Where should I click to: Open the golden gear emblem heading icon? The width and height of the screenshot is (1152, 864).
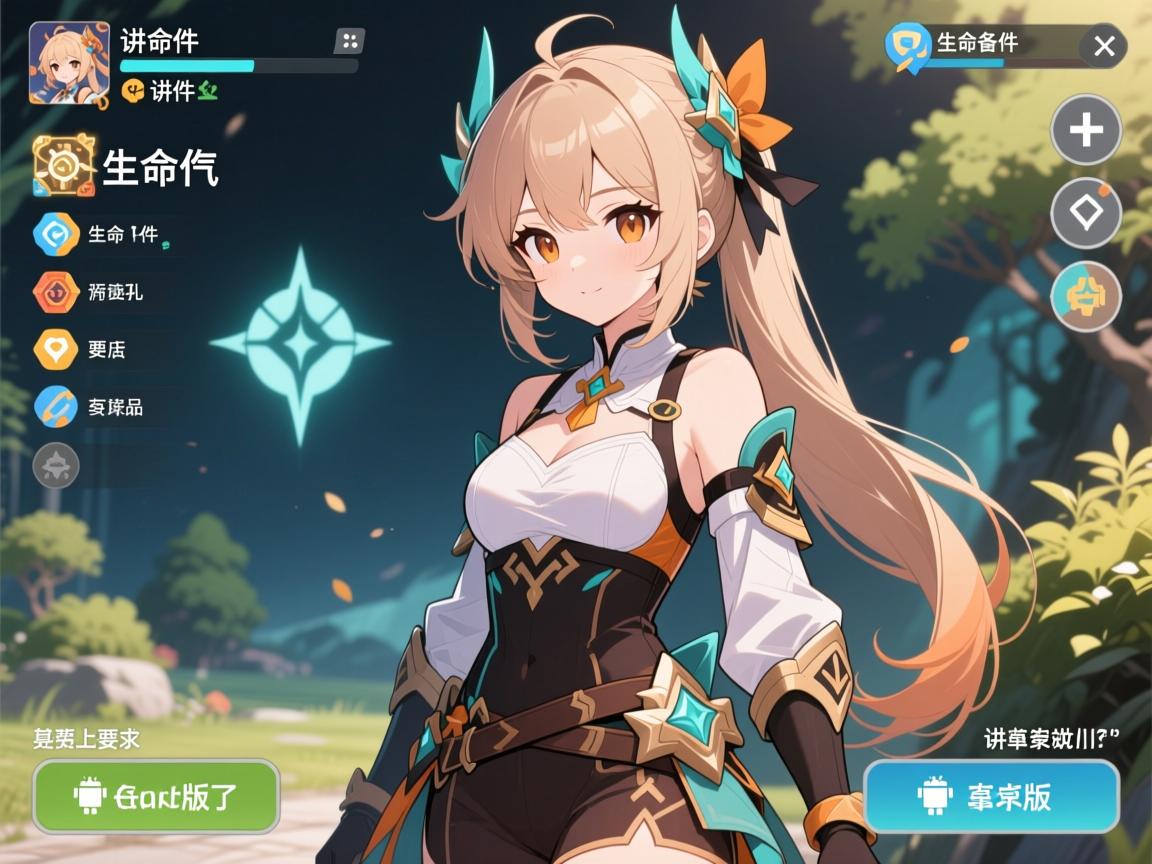(x=64, y=166)
